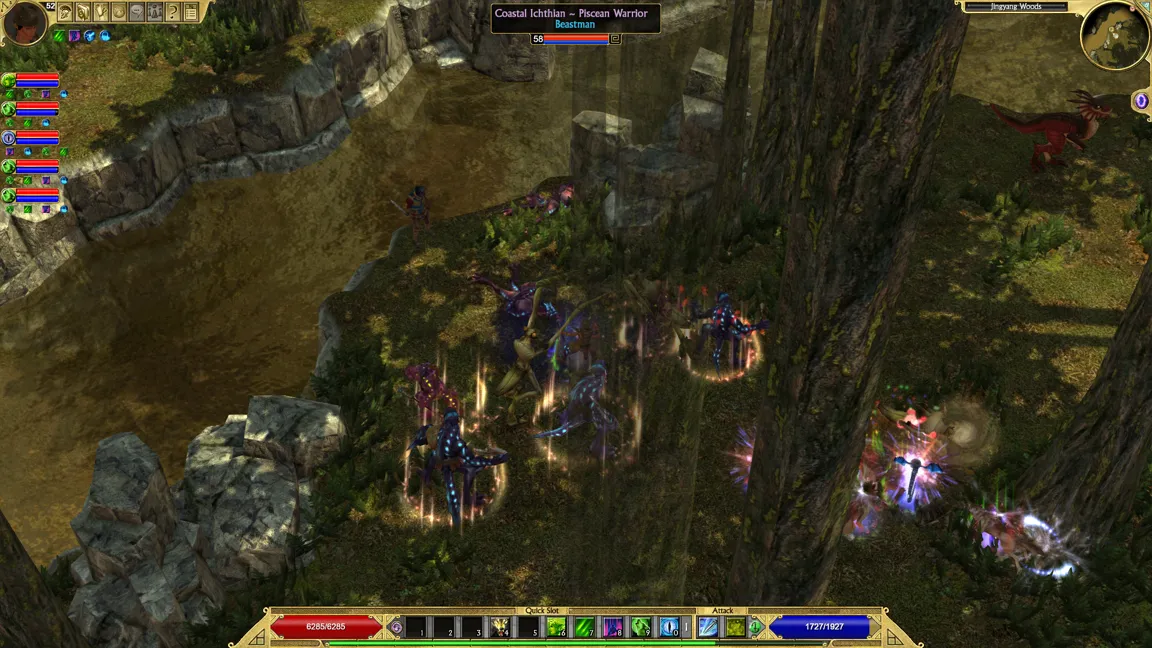Click the player character portrait
Screen dimensions: 1152x648
pos(24,23)
